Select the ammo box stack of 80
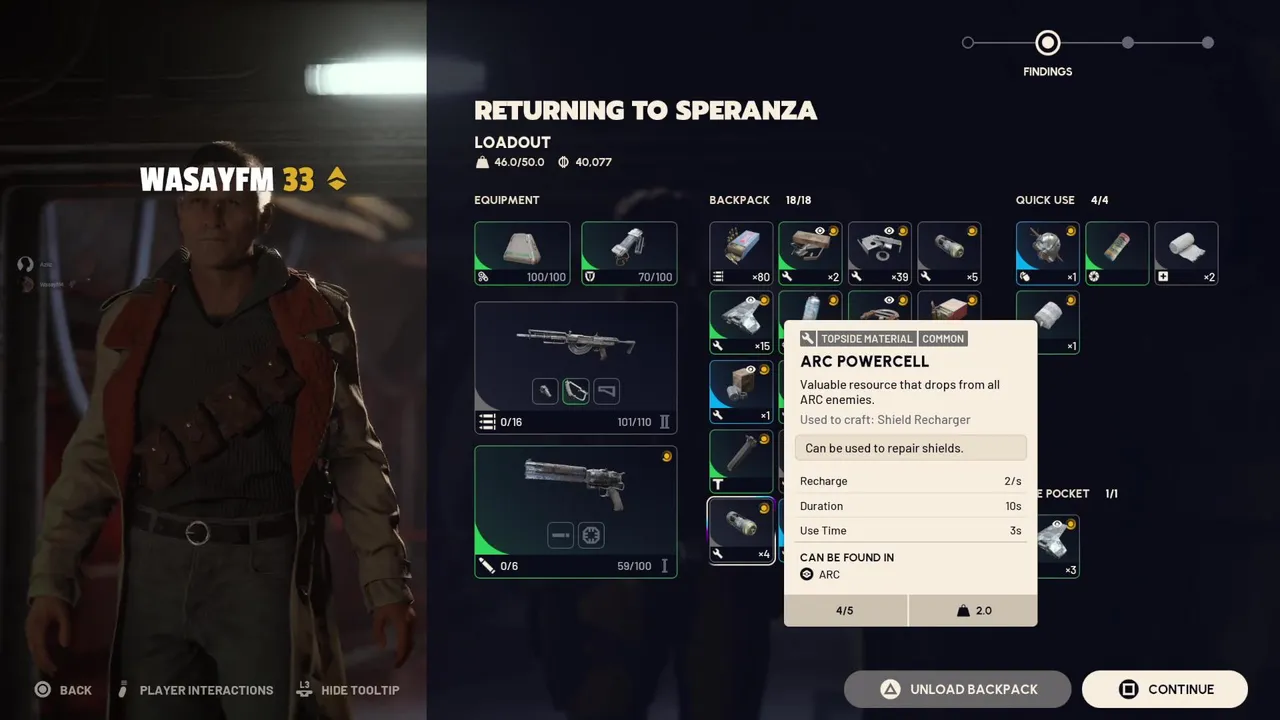This screenshot has height=720, width=1280. [x=741, y=253]
